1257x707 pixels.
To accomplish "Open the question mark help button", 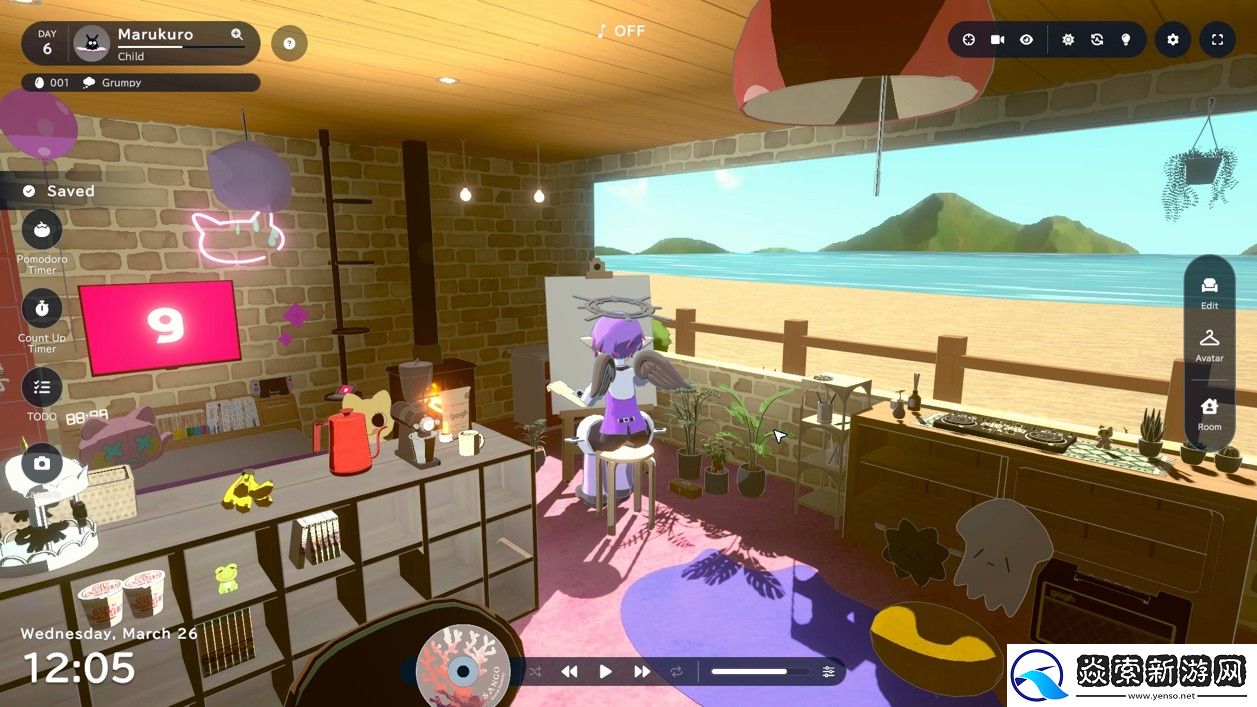I will (289, 43).
